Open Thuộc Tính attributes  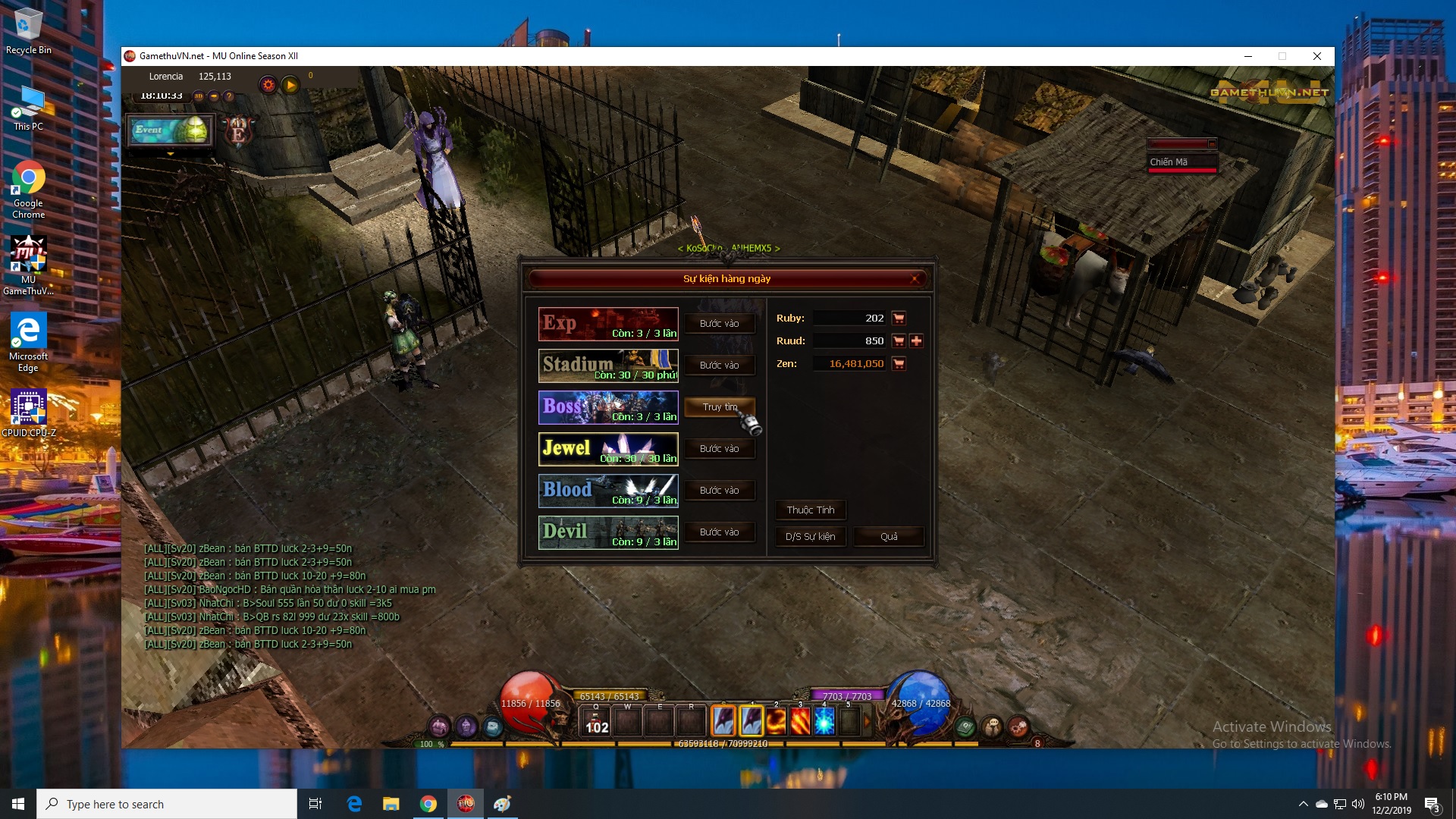pyautogui.click(x=810, y=510)
